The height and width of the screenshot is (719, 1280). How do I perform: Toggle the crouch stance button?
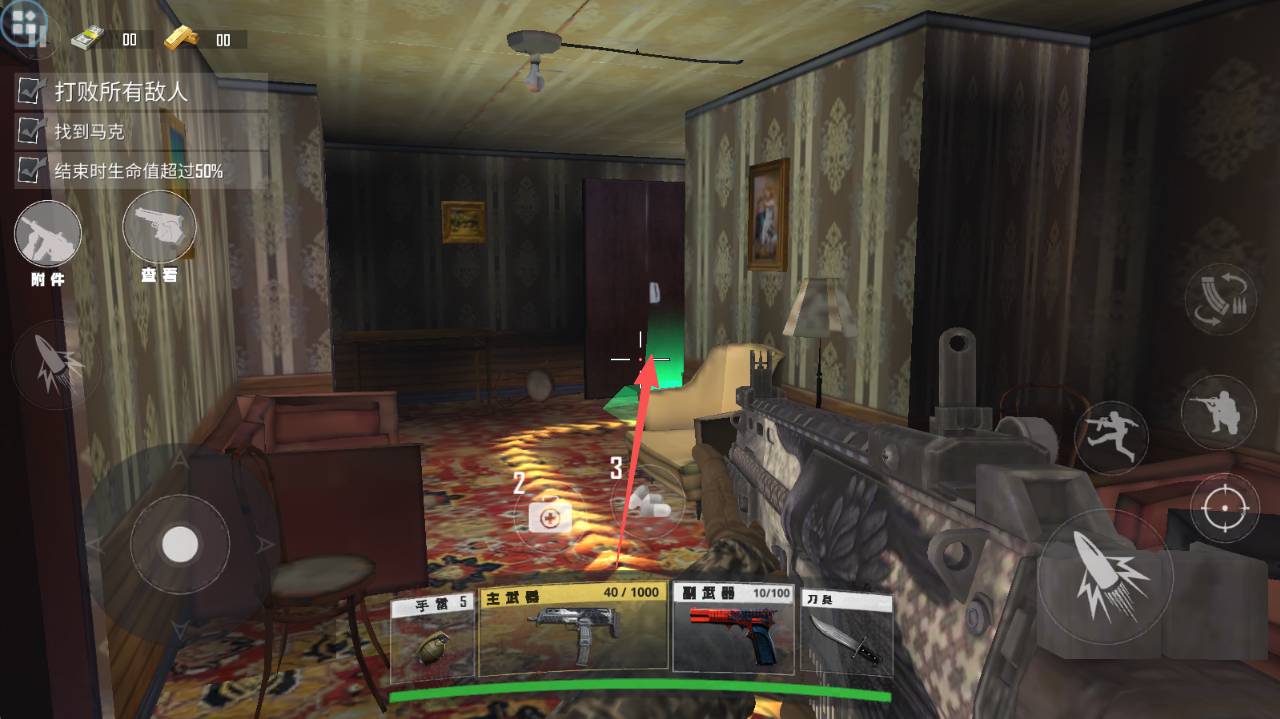click(x=1219, y=411)
